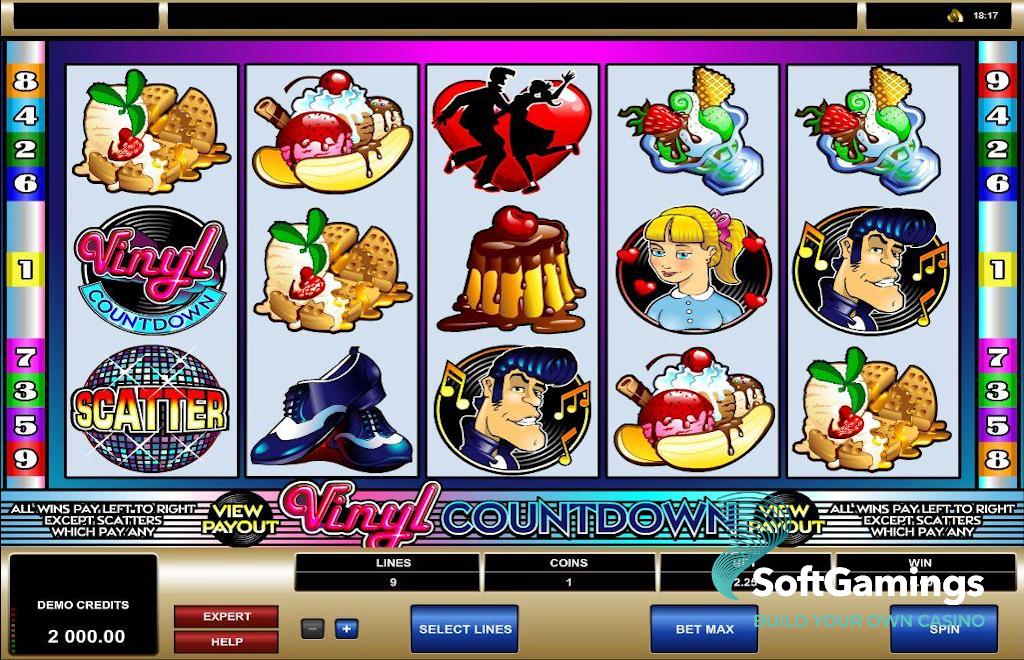Click the Bet Max button
Viewport: 1024px width, 660px height.
[x=704, y=629]
